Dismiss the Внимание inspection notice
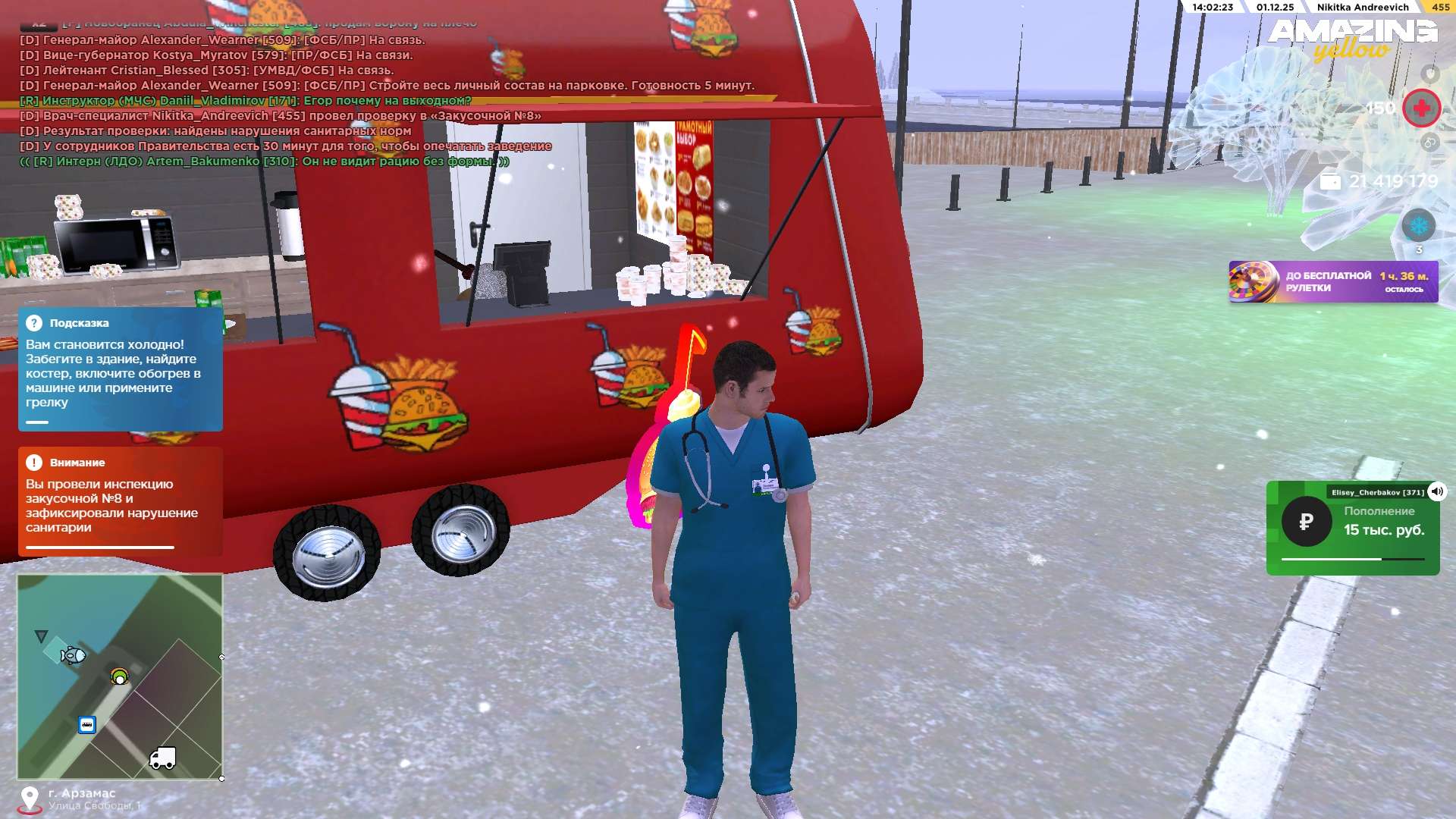 (x=120, y=500)
